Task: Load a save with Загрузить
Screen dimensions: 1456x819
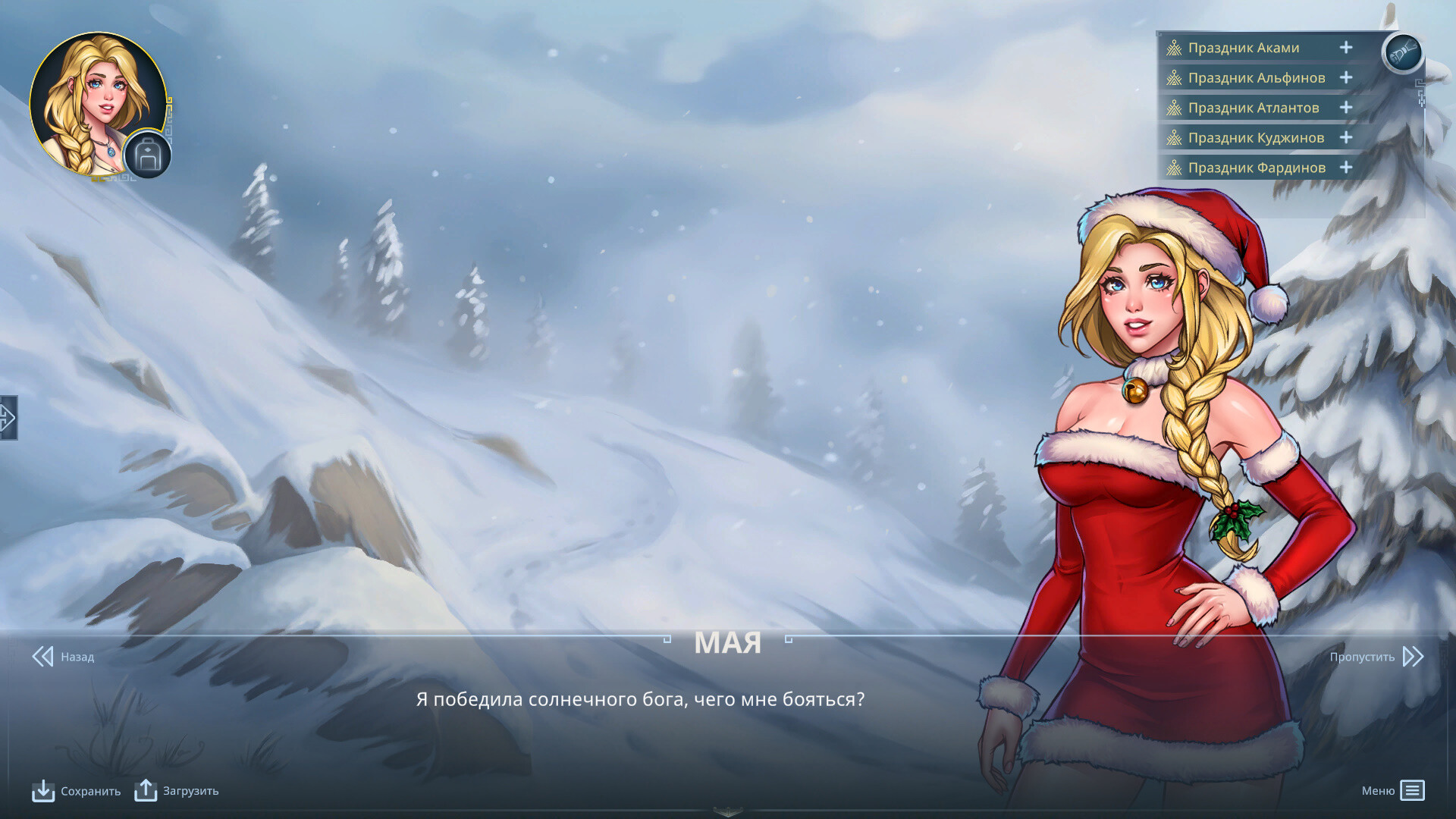Action: 177,791
